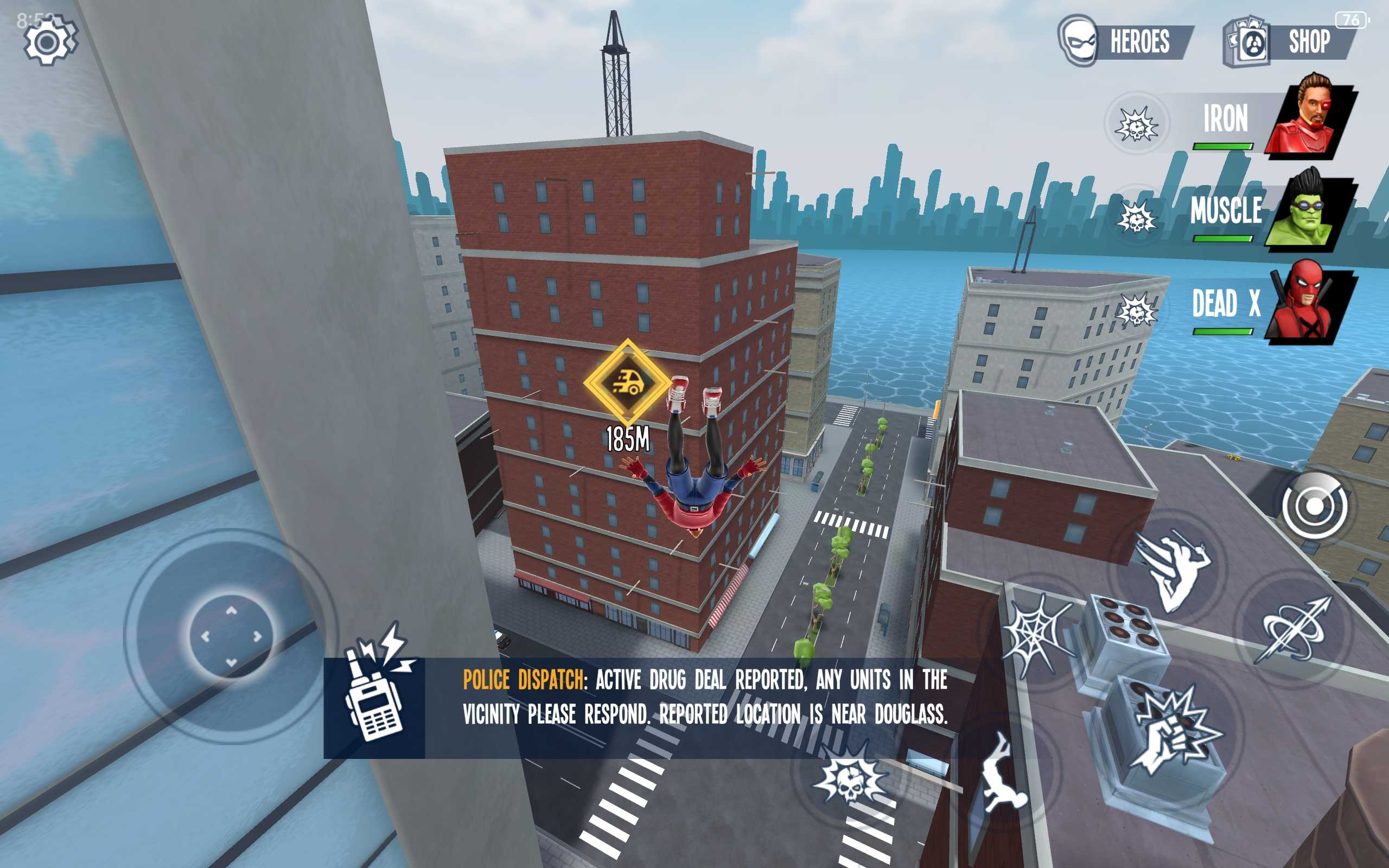Tap the skull burst icon beside Iron
This screenshot has width=1389, height=868.
click(x=1137, y=124)
